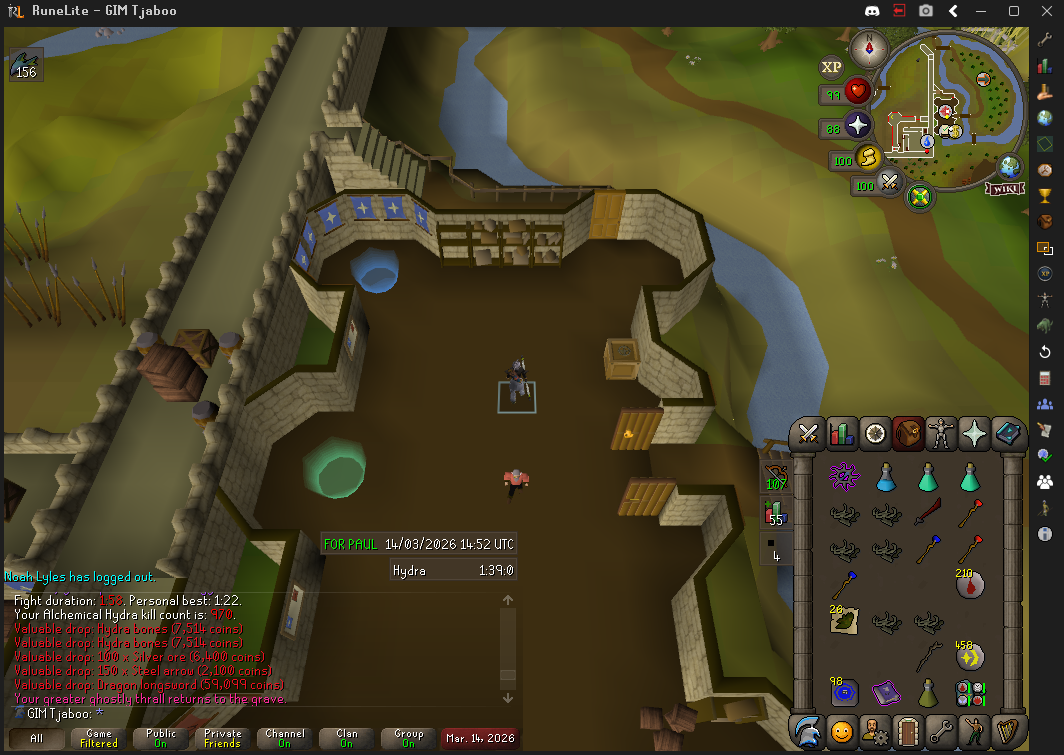Select the blood rune stack of 210
Viewport: 1064px width, 755px height.
tap(969, 583)
